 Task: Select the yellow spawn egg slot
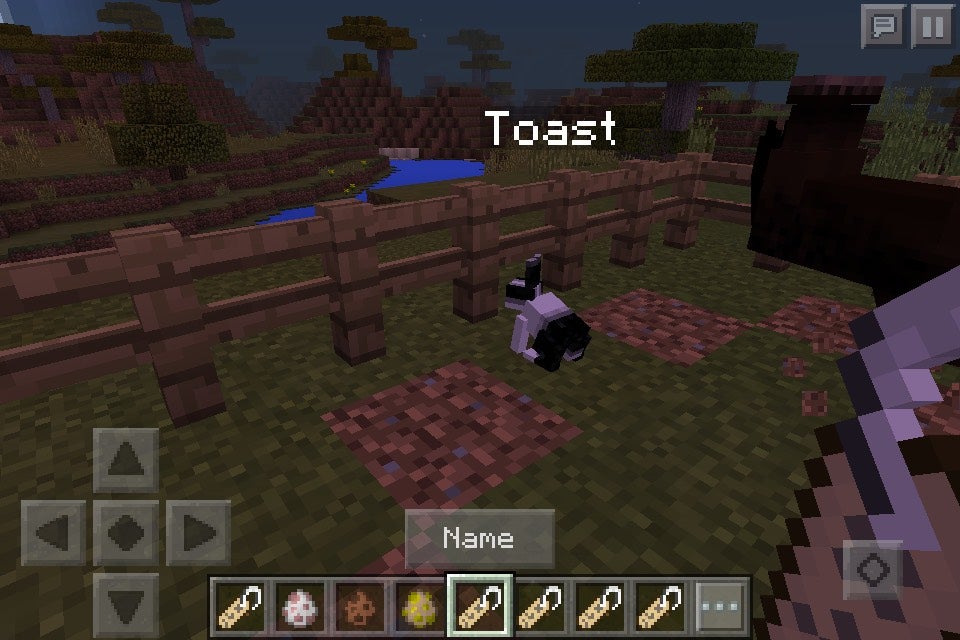click(420, 606)
